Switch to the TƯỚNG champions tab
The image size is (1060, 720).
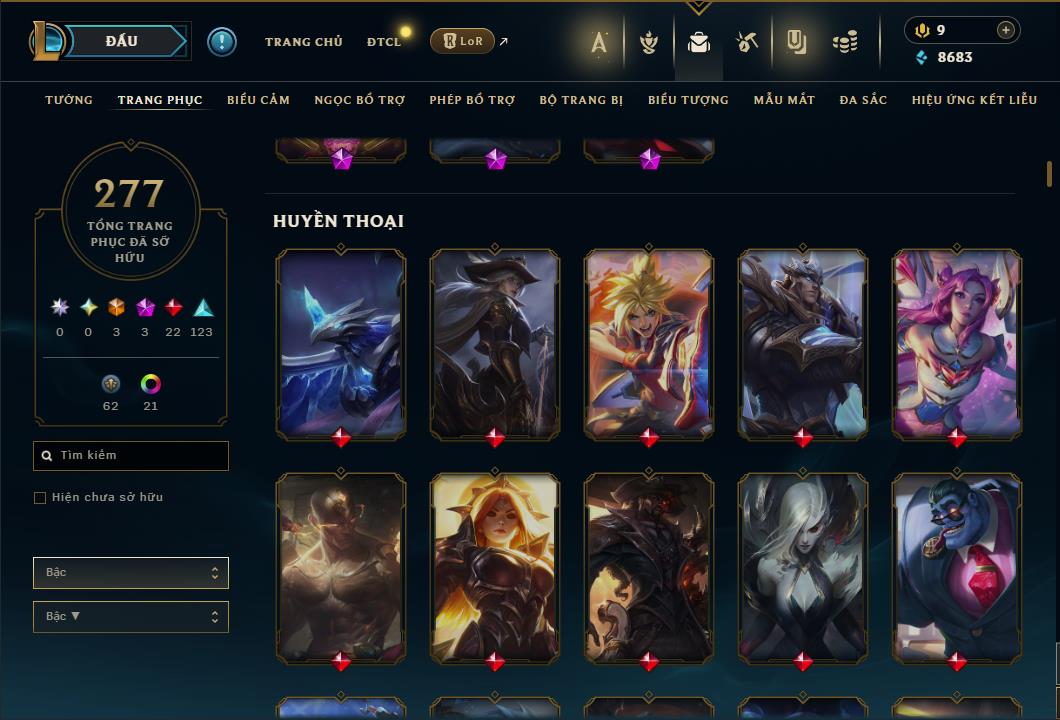(x=69, y=100)
